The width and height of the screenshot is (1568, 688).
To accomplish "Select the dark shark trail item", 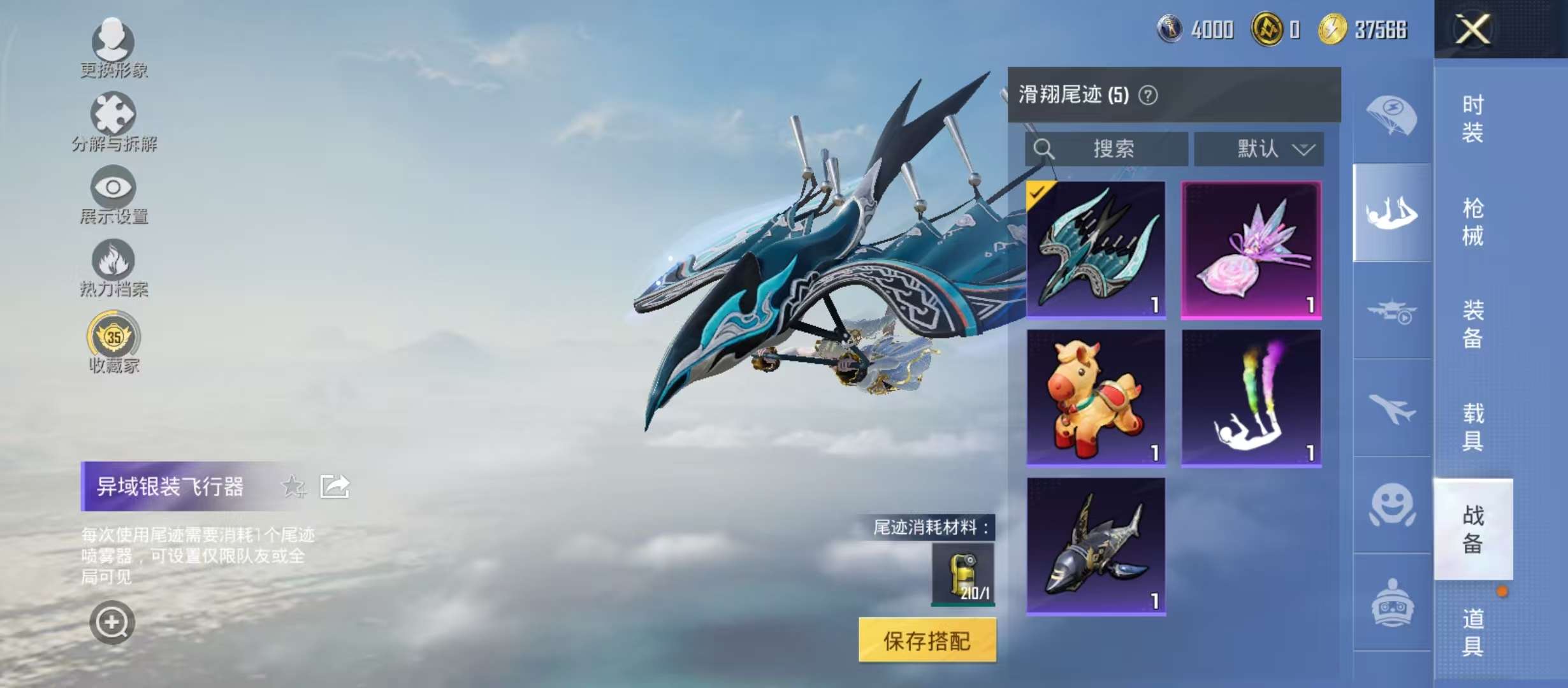I will point(1096,547).
